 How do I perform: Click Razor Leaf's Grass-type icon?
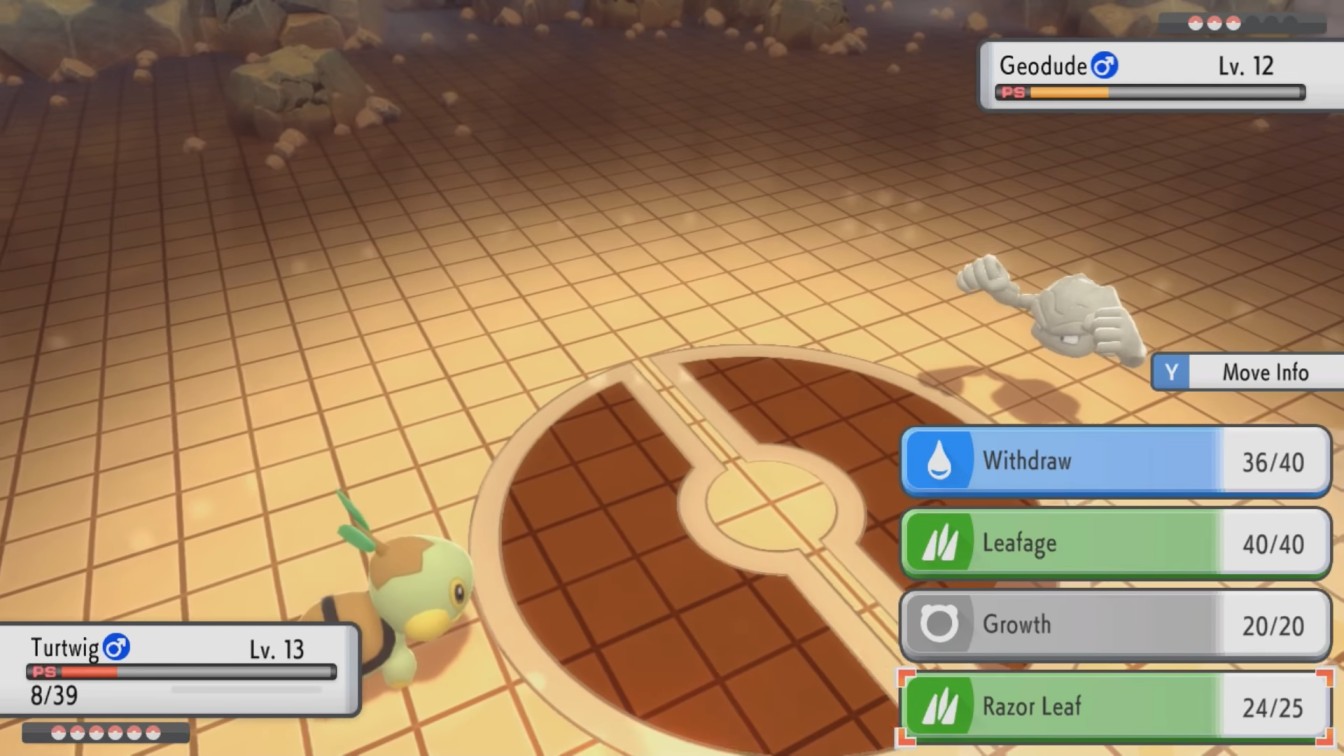click(938, 705)
